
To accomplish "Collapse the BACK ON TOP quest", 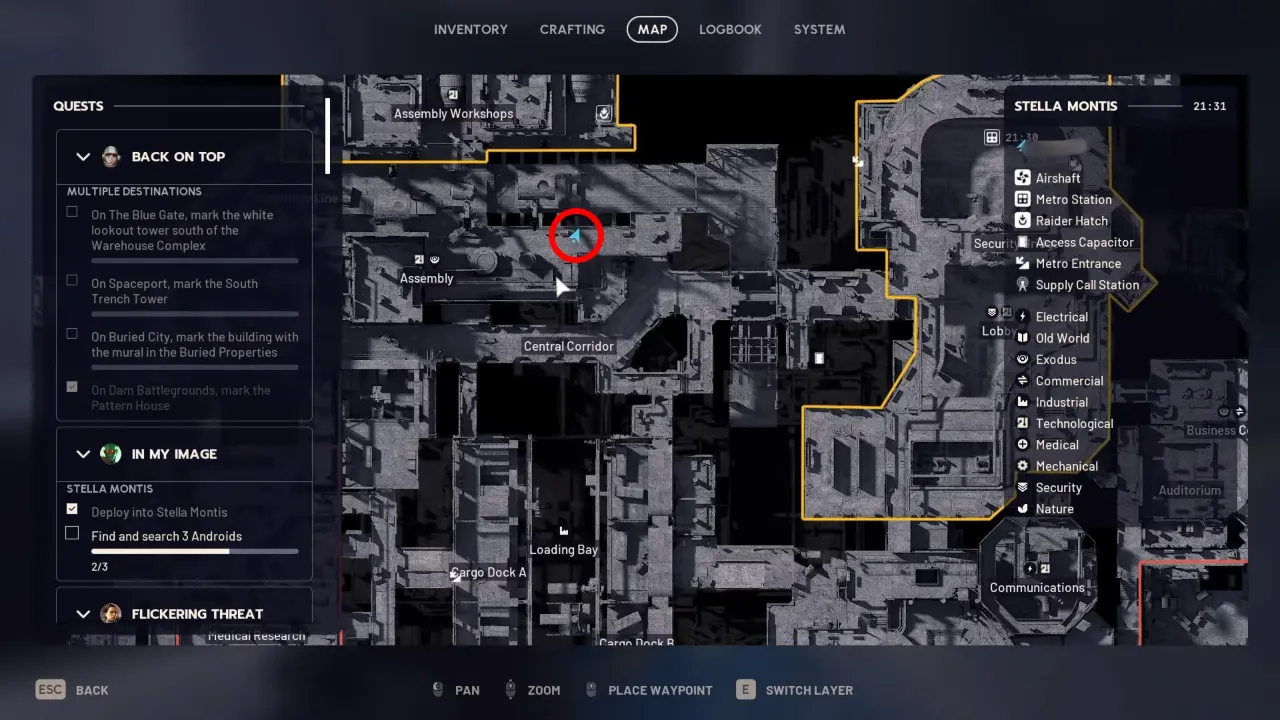I will pos(84,156).
